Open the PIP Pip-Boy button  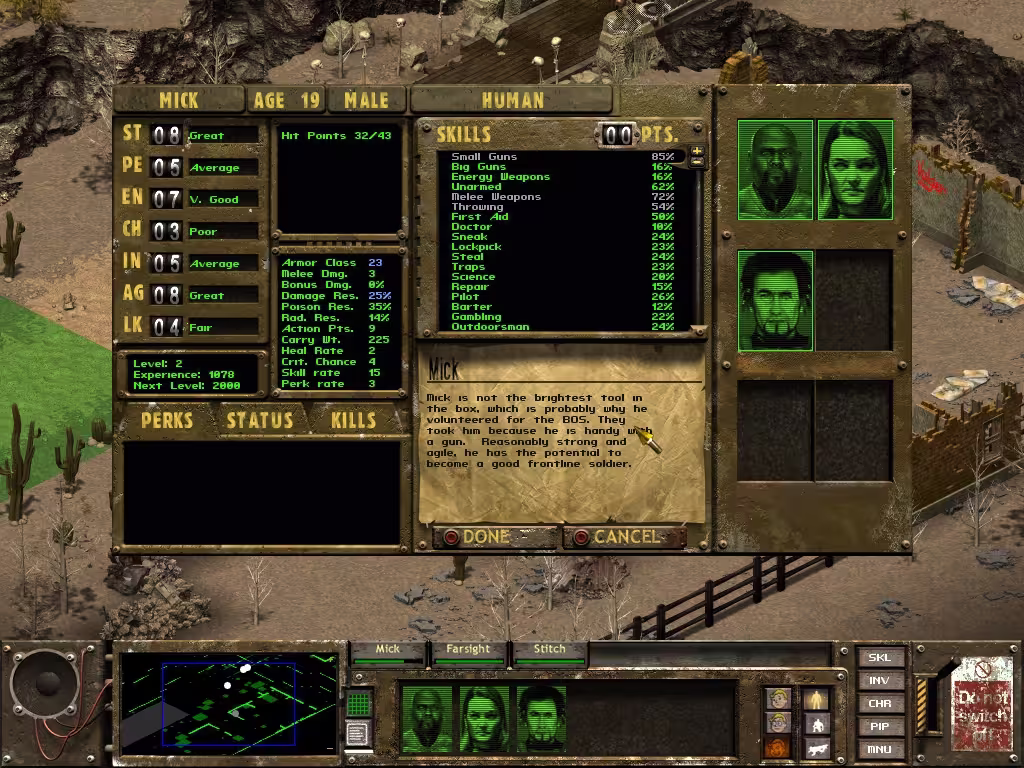880,727
